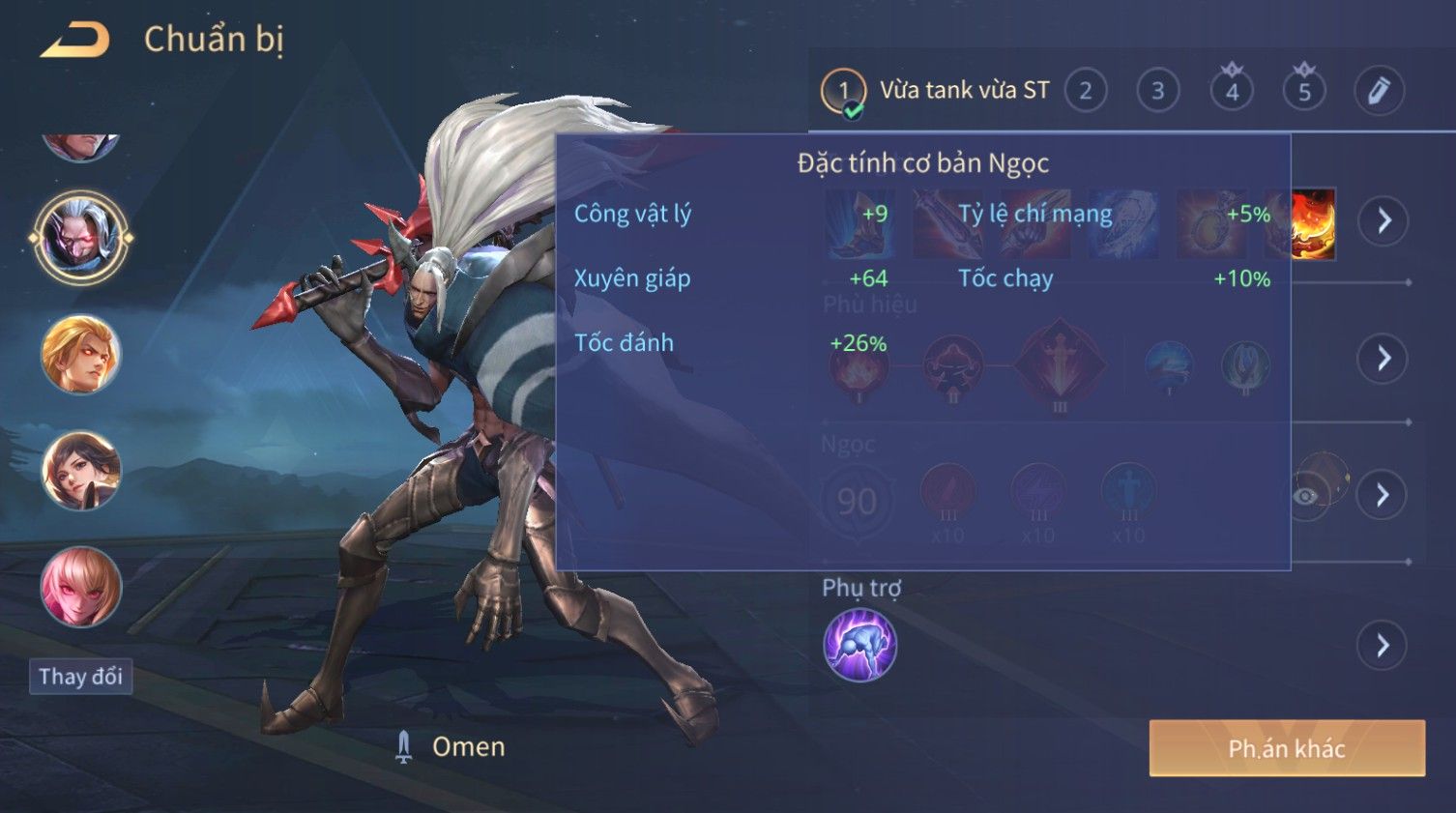Open the Ngọc rune row arrow
The height and width of the screenshot is (813, 1456).
pyautogui.click(x=1383, y=495)
